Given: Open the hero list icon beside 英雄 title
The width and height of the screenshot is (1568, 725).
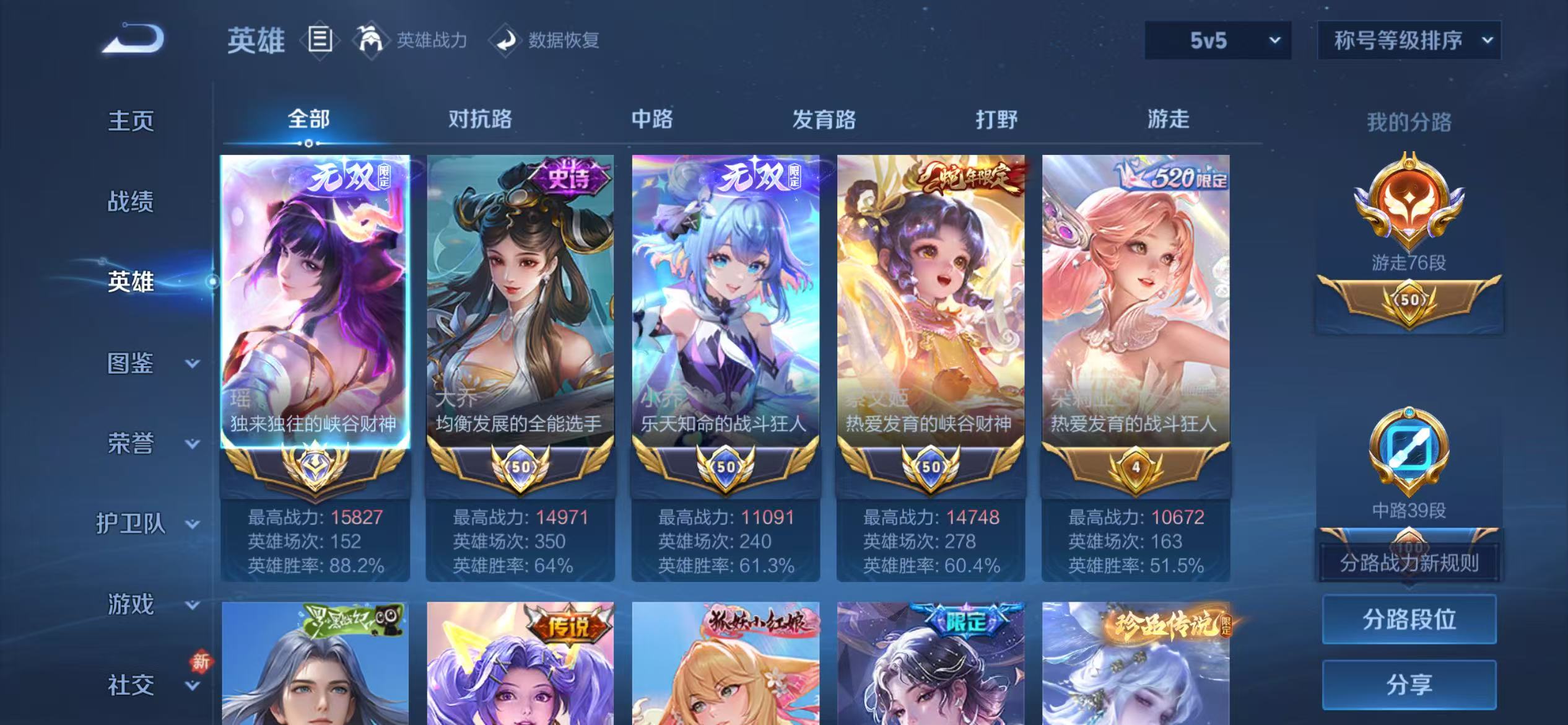Looking at the screenshot, I should coord(321,40).
